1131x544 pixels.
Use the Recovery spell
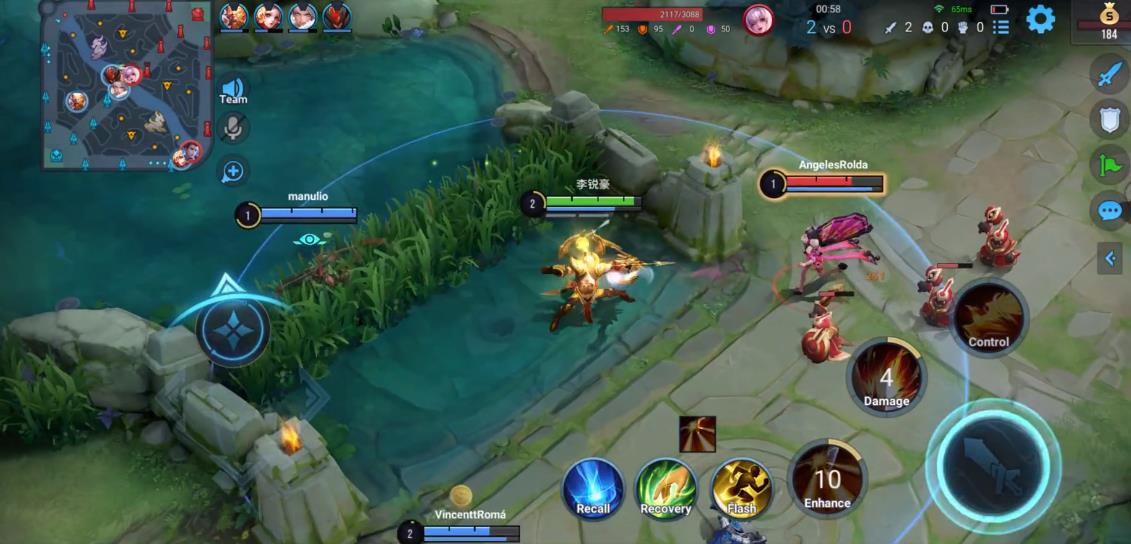click(x=666, y=487)
